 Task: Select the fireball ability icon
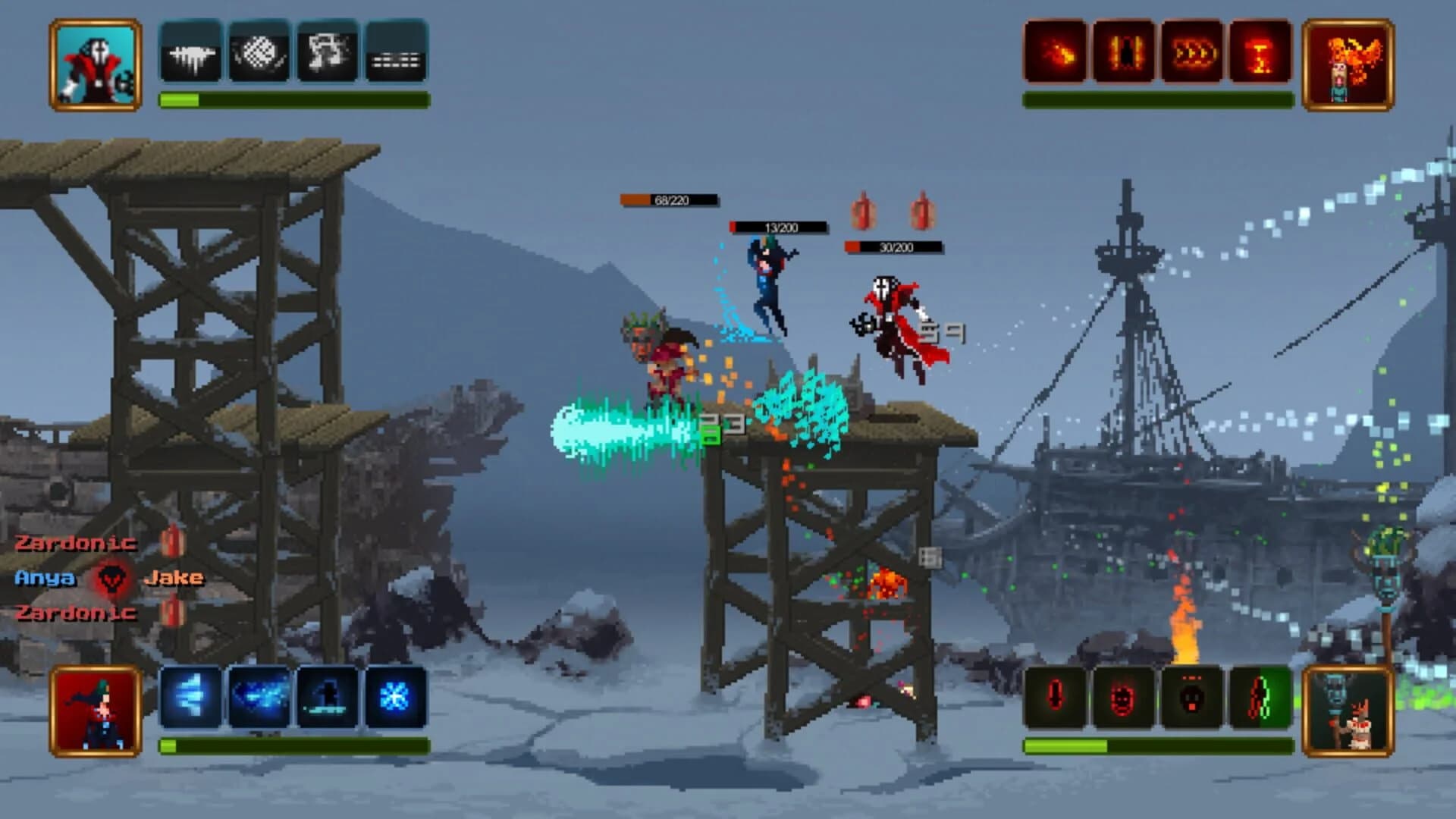(1056, 55)
